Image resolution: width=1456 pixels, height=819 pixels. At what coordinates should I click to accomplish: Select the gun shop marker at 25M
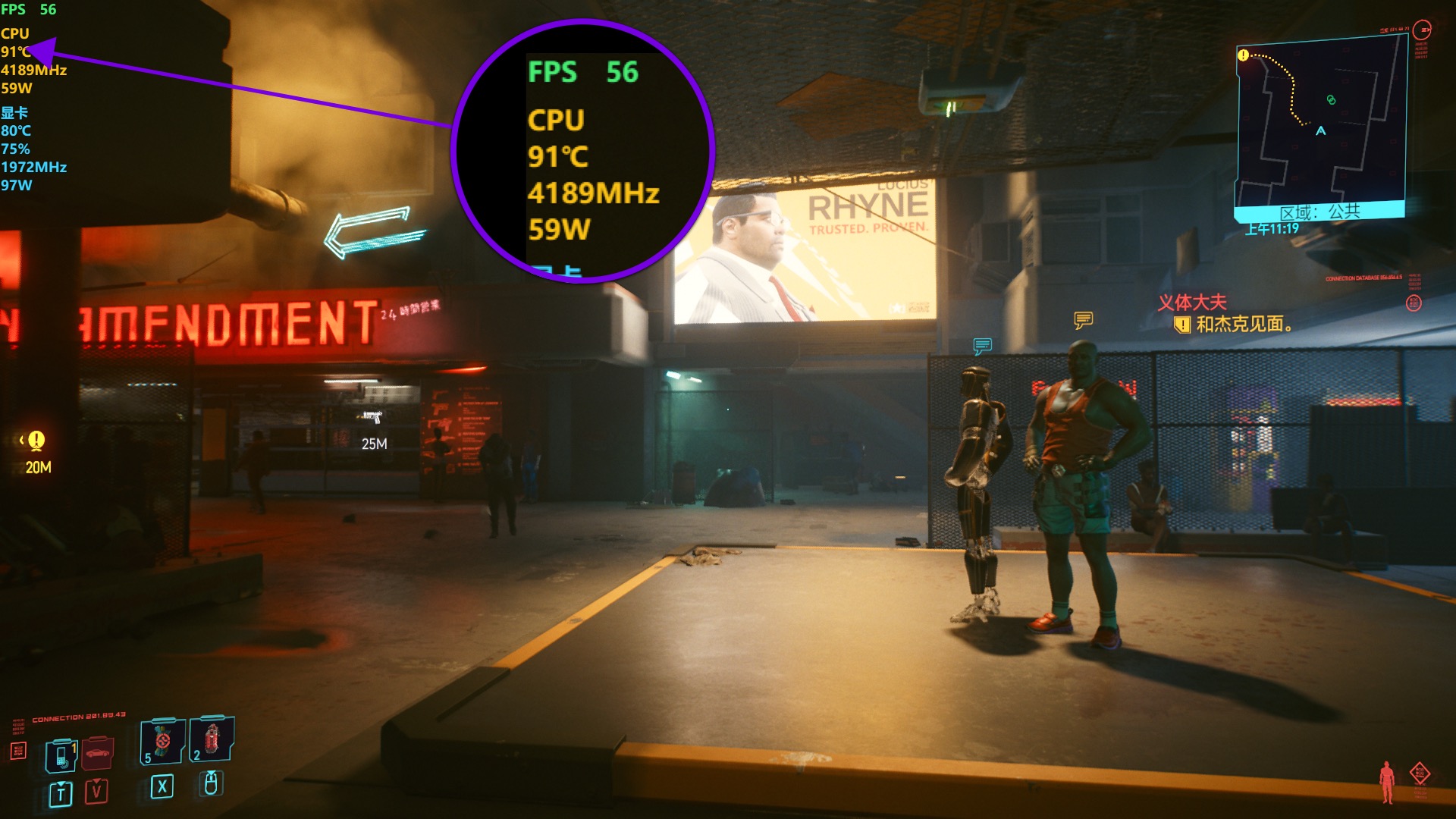coord(372,417)
